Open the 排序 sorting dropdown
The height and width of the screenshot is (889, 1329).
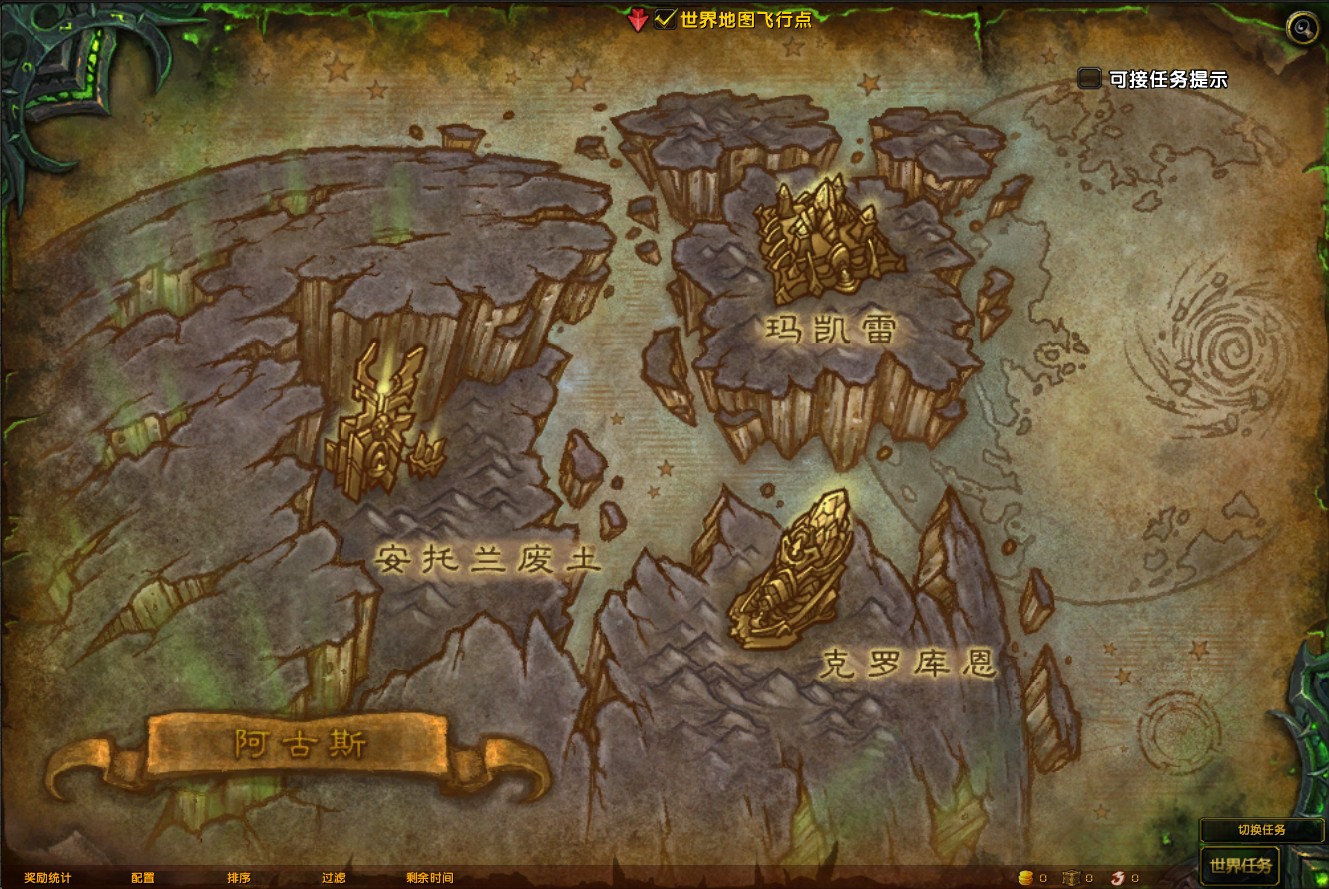click(x=238, y=878)
